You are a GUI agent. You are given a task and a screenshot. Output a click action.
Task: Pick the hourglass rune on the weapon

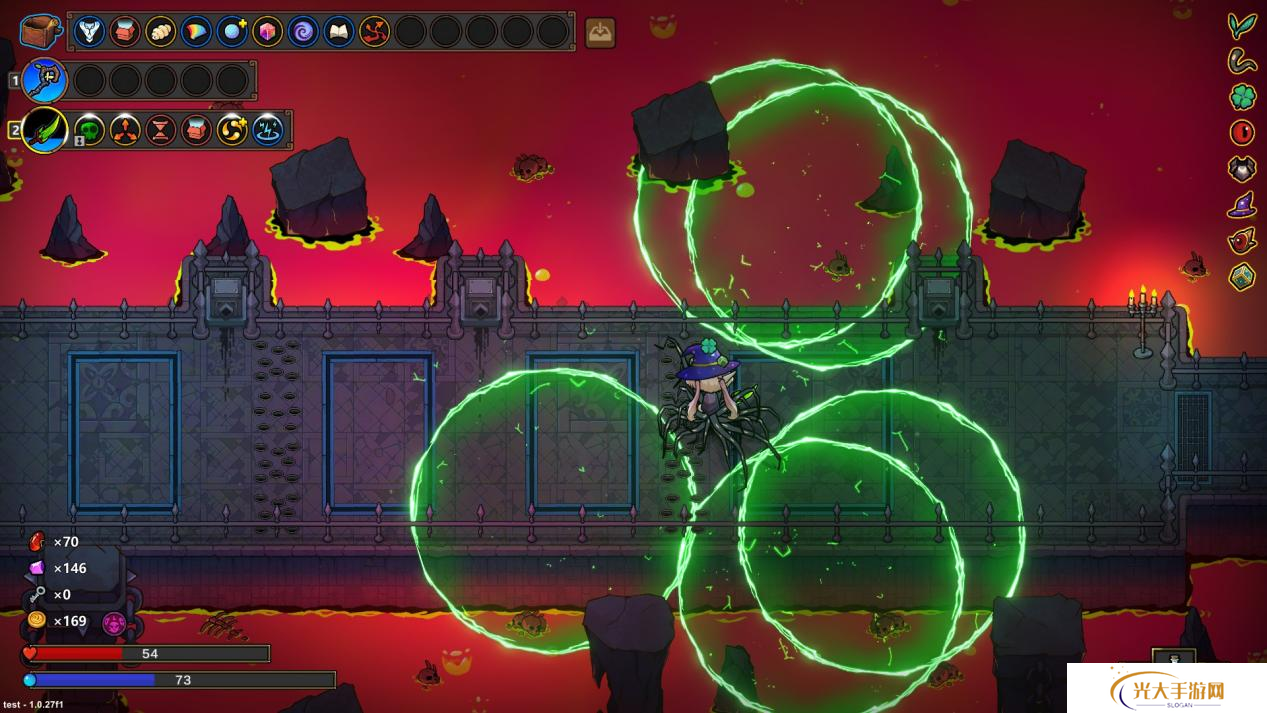[160, 130]
